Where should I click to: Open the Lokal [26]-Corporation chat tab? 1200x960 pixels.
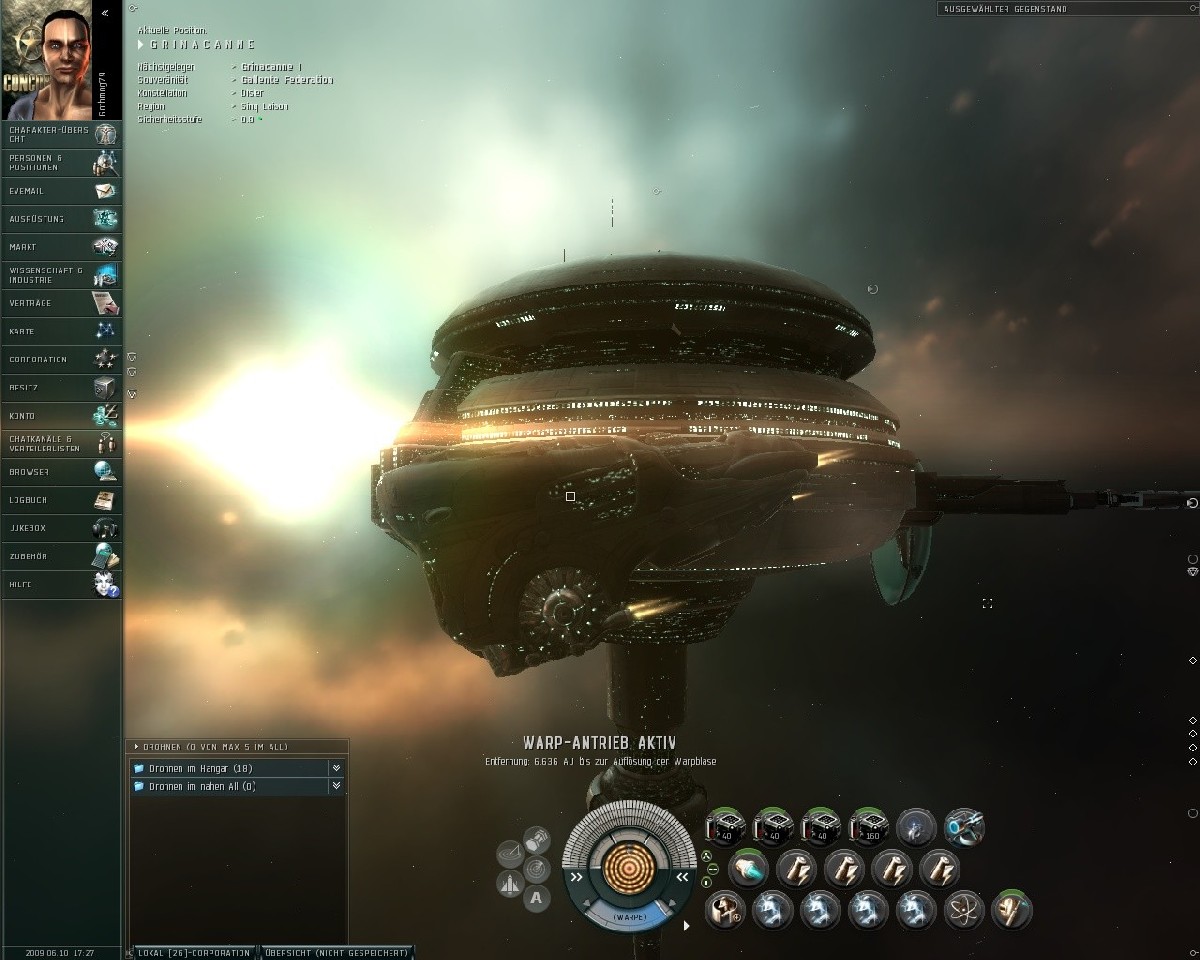194,952
